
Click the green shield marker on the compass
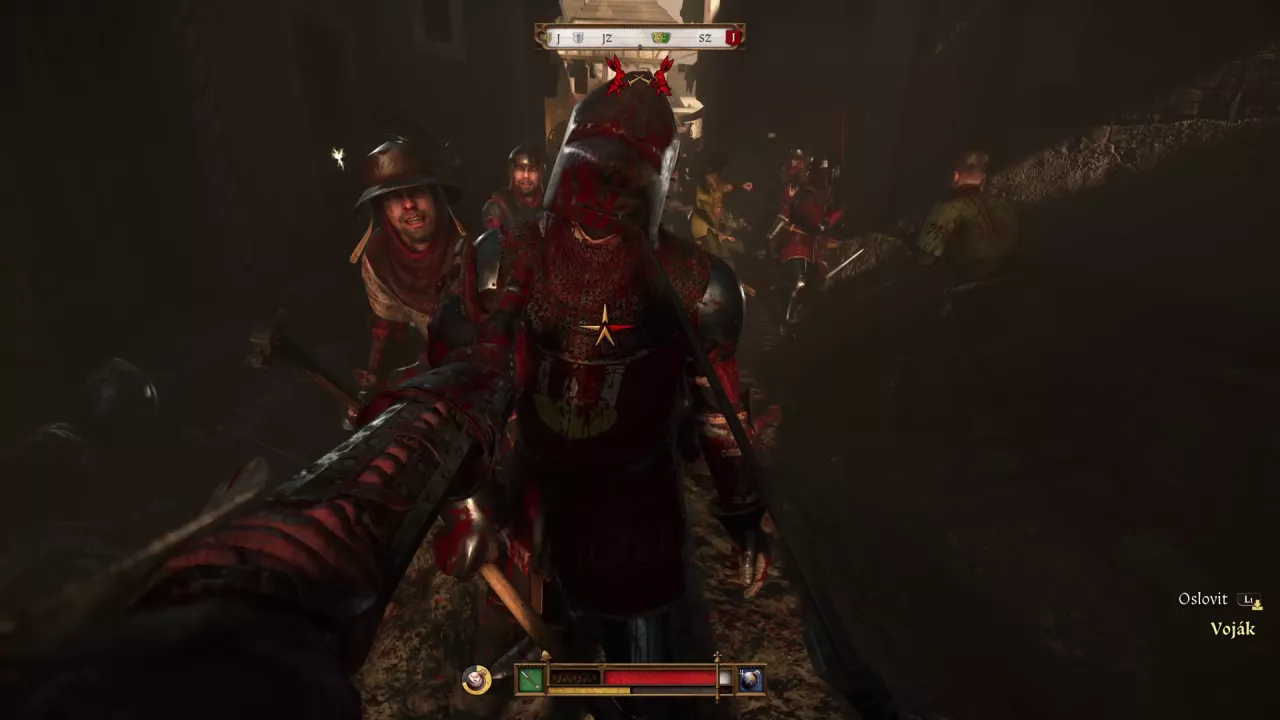click(660, 38)
